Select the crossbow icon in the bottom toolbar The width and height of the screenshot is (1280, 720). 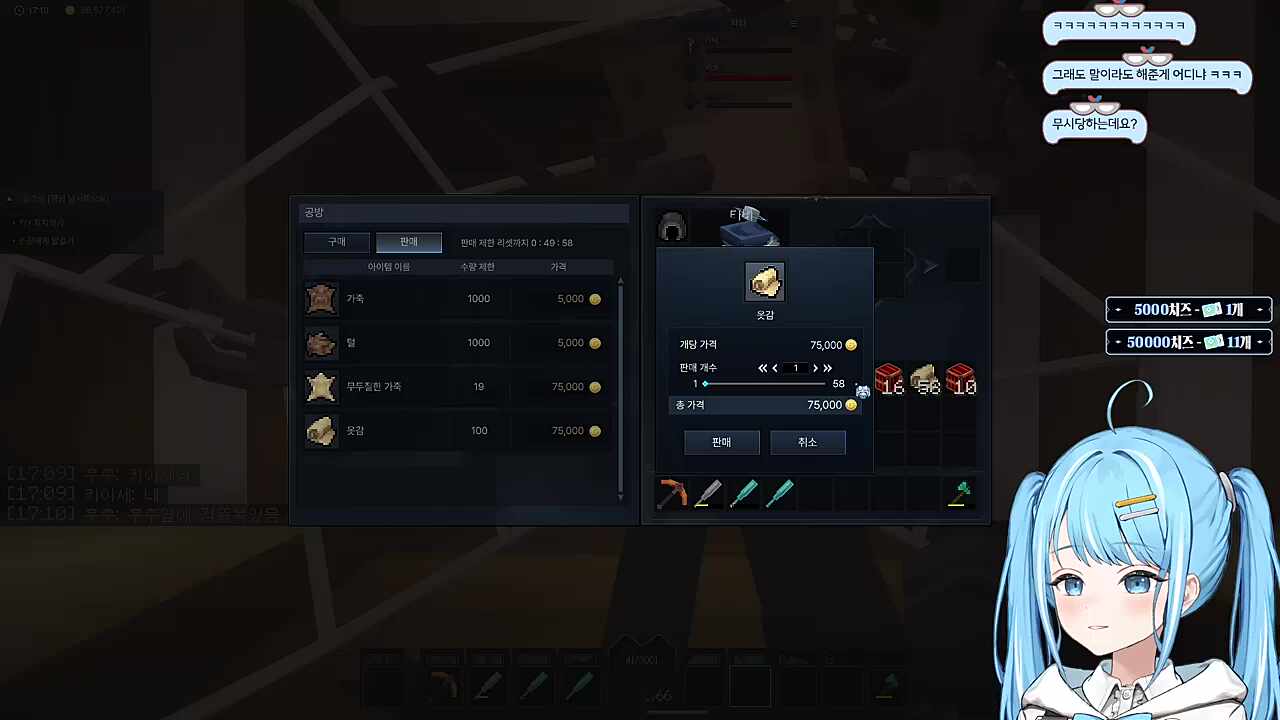pyautogui.click(x=672, y=491)
